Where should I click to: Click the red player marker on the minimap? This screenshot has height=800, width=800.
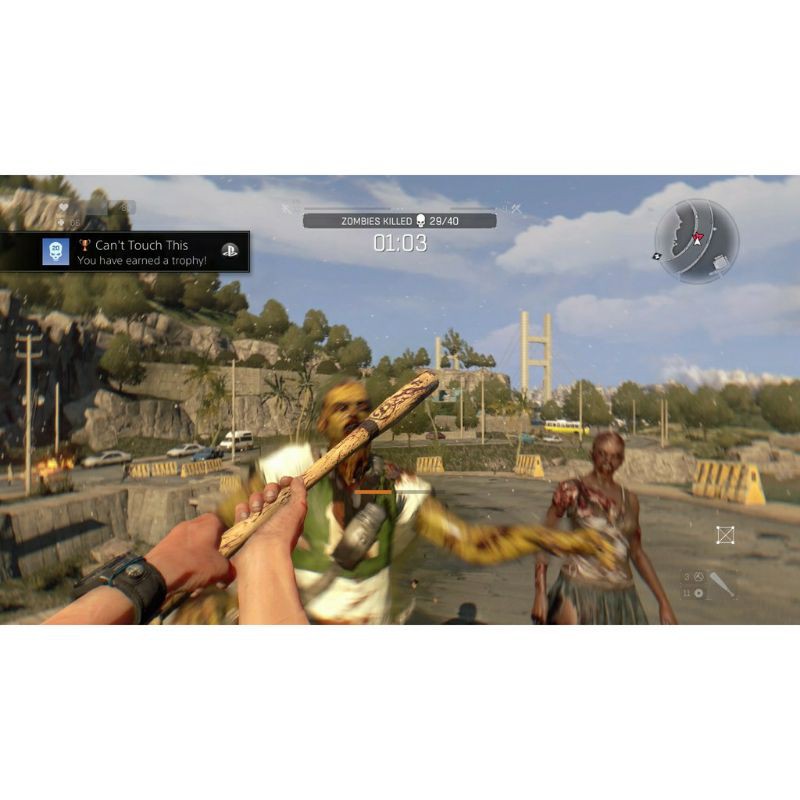point(698,238)
